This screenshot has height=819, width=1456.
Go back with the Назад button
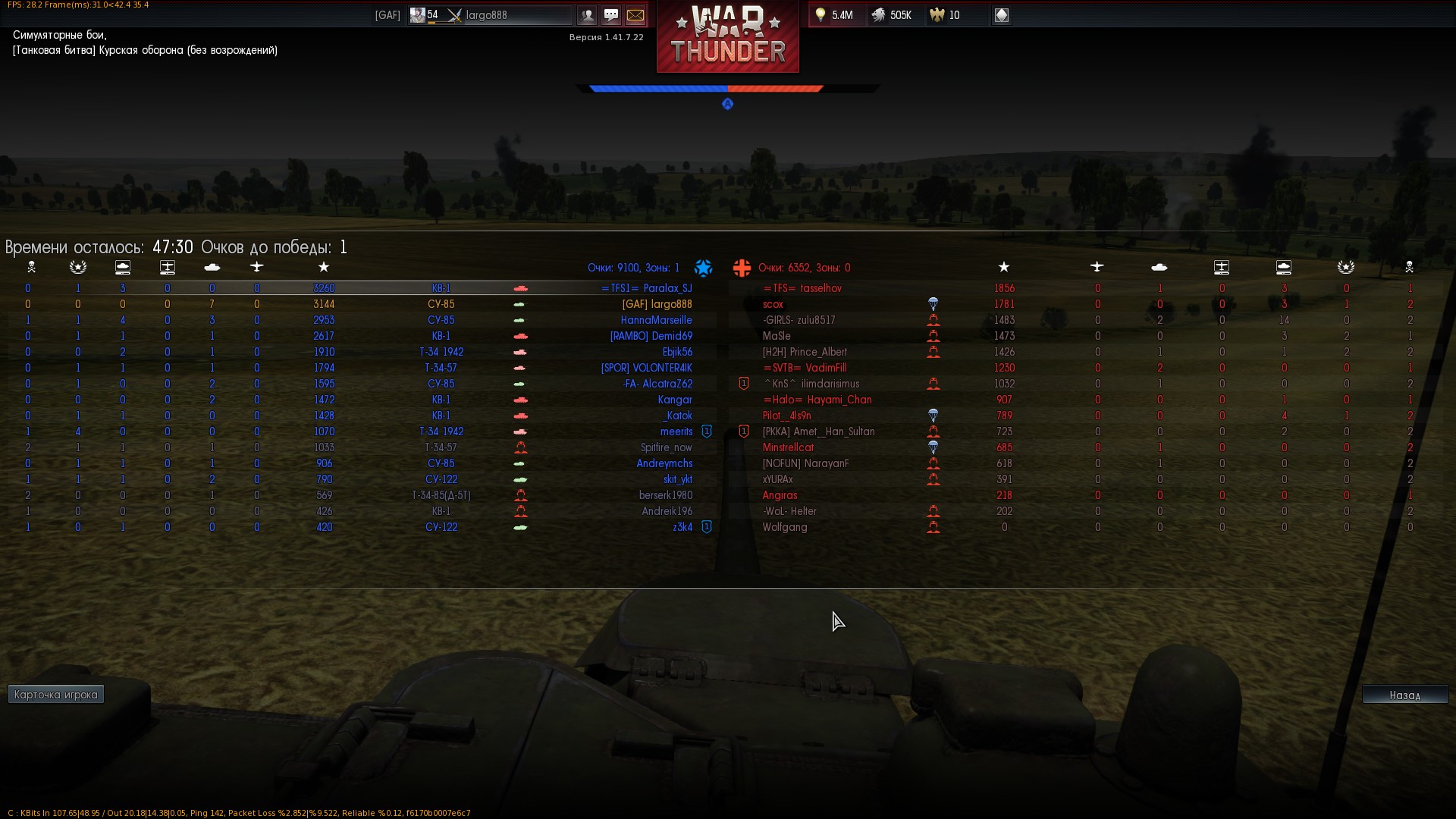point(1404,695)
